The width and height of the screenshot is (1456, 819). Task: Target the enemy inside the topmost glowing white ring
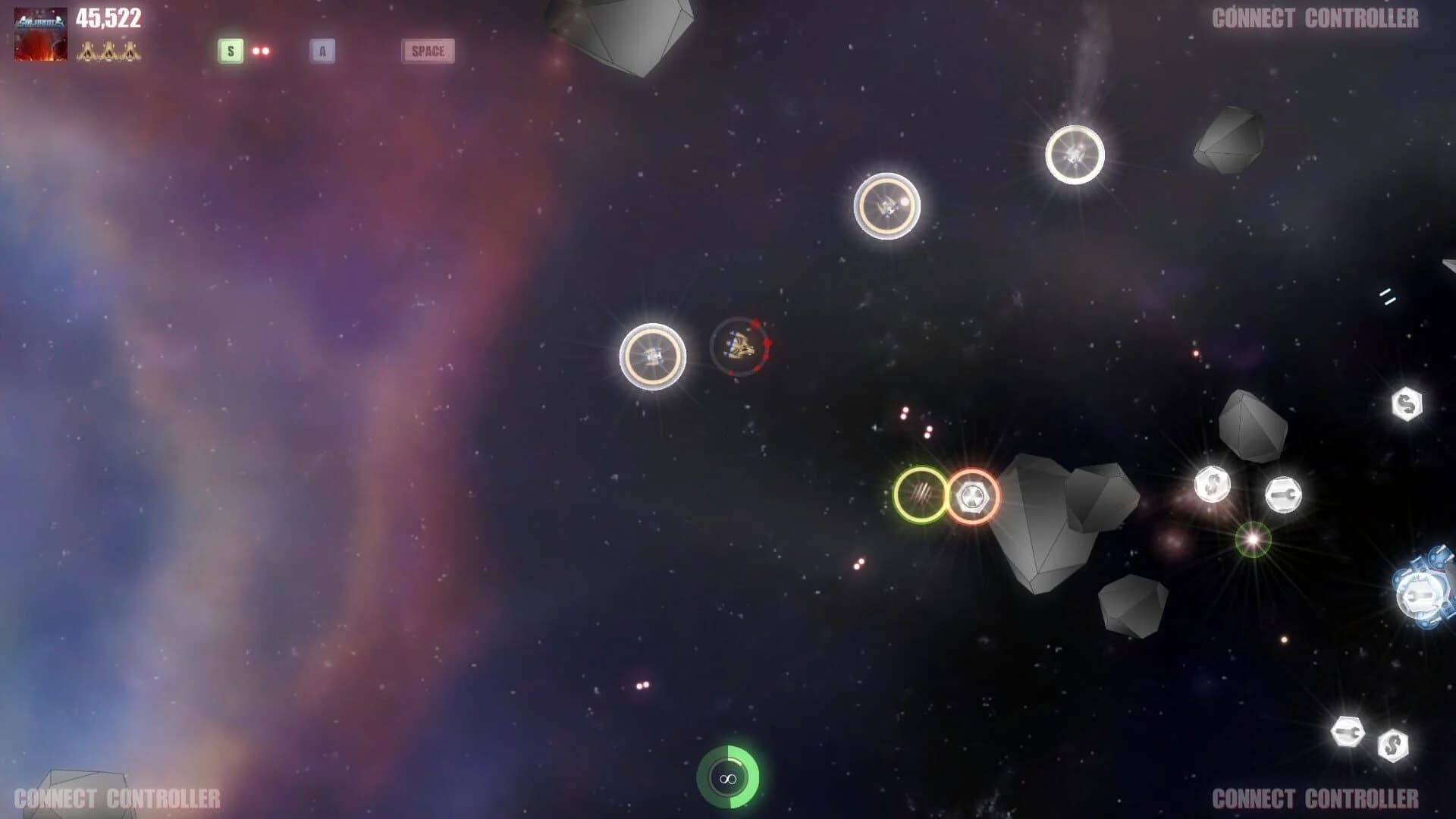tap(1077, 154)
